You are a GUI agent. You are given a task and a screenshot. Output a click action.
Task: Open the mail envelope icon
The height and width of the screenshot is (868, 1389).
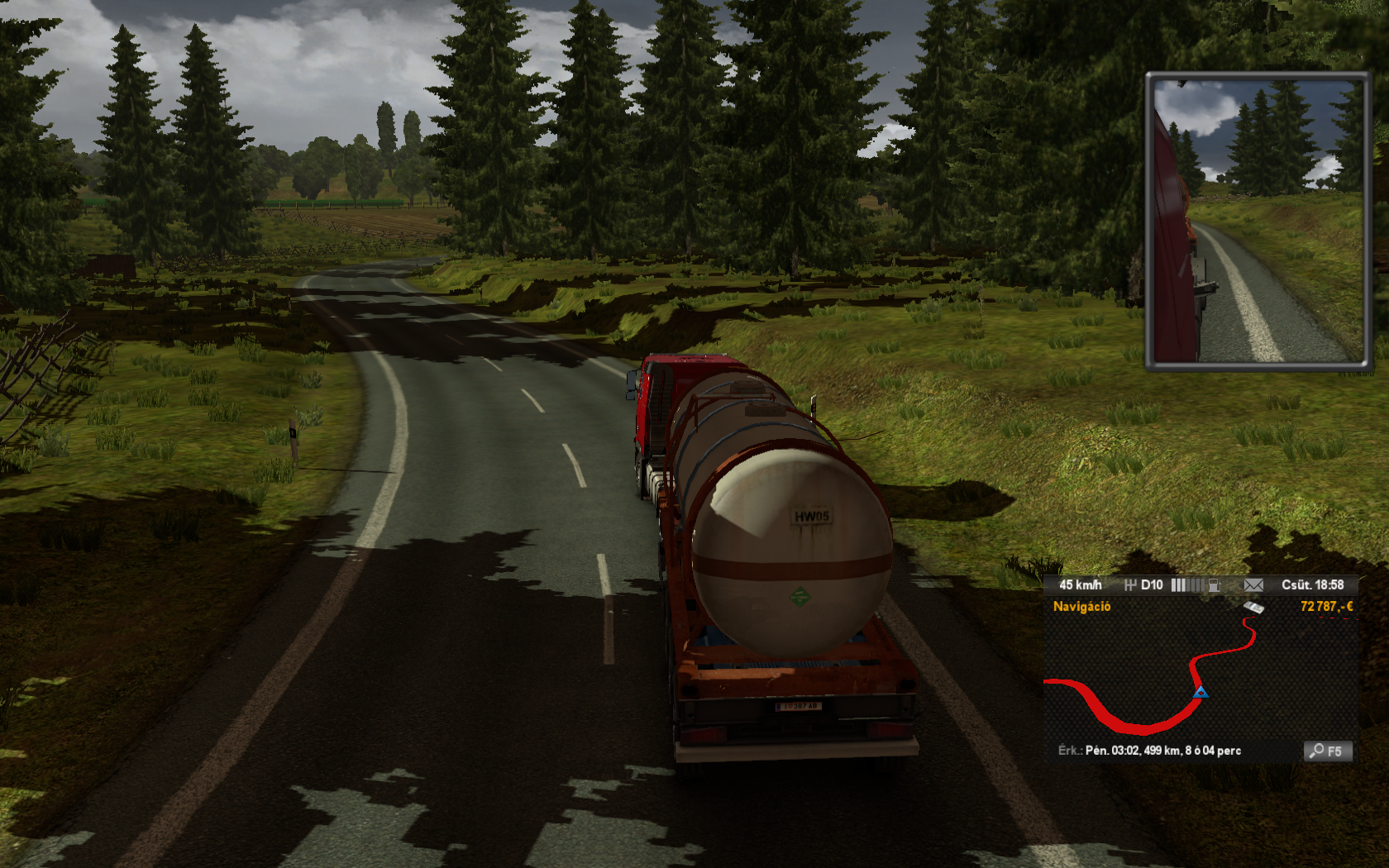point(1253,585)
